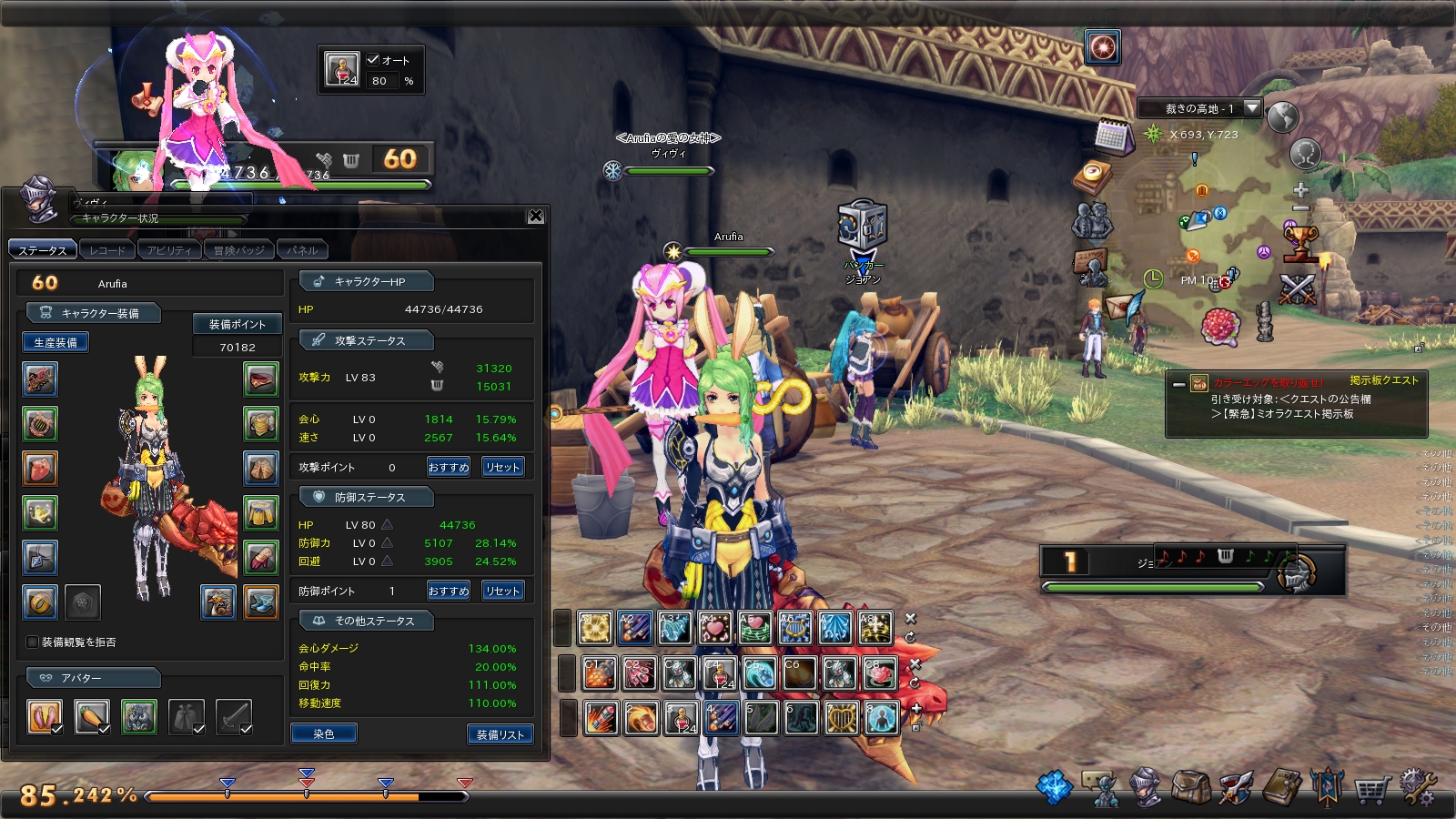
Task: Open the shopping cart item shop
Action: 1372,789
